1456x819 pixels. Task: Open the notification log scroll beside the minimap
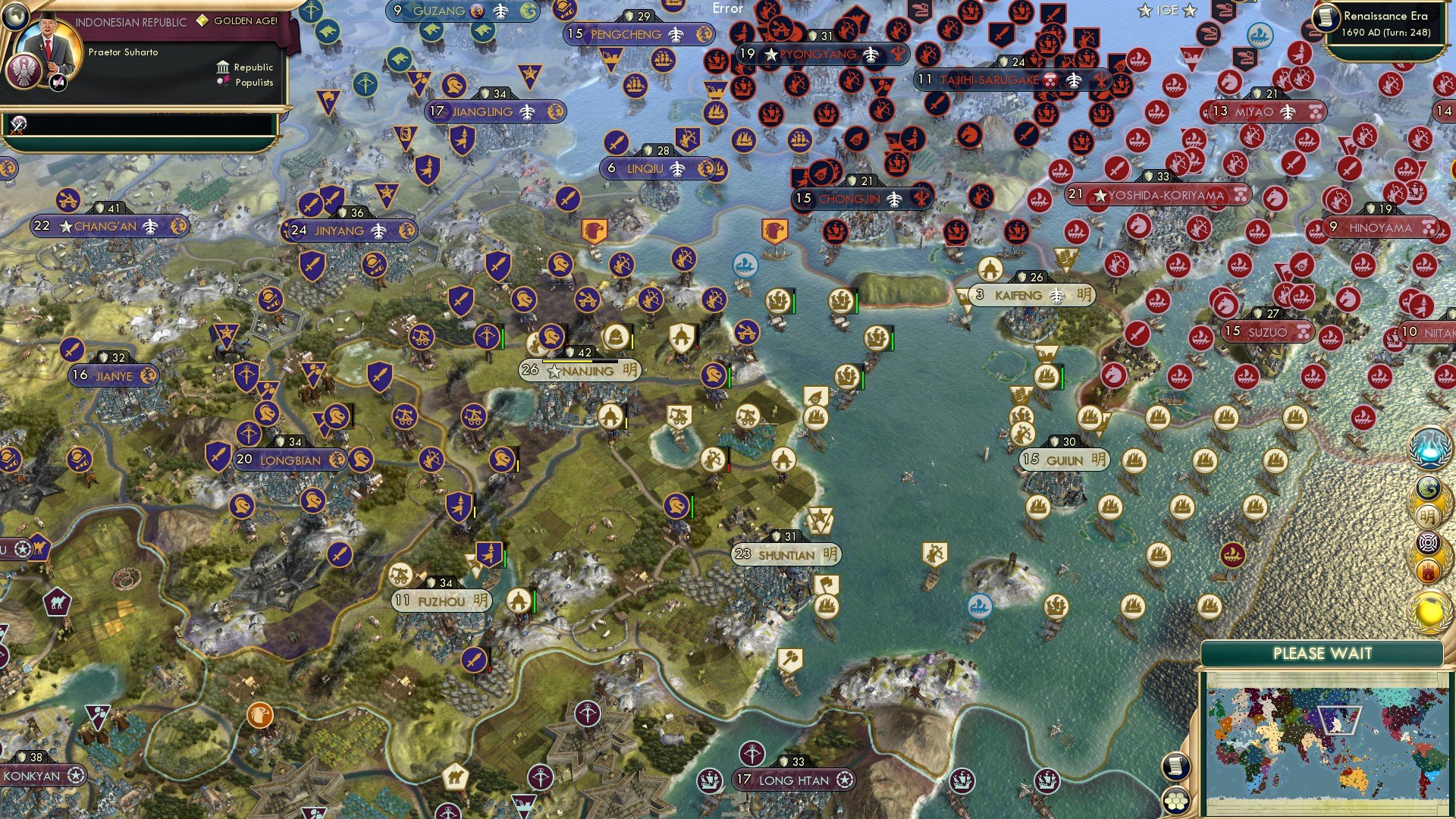[x=1175, y=766]
